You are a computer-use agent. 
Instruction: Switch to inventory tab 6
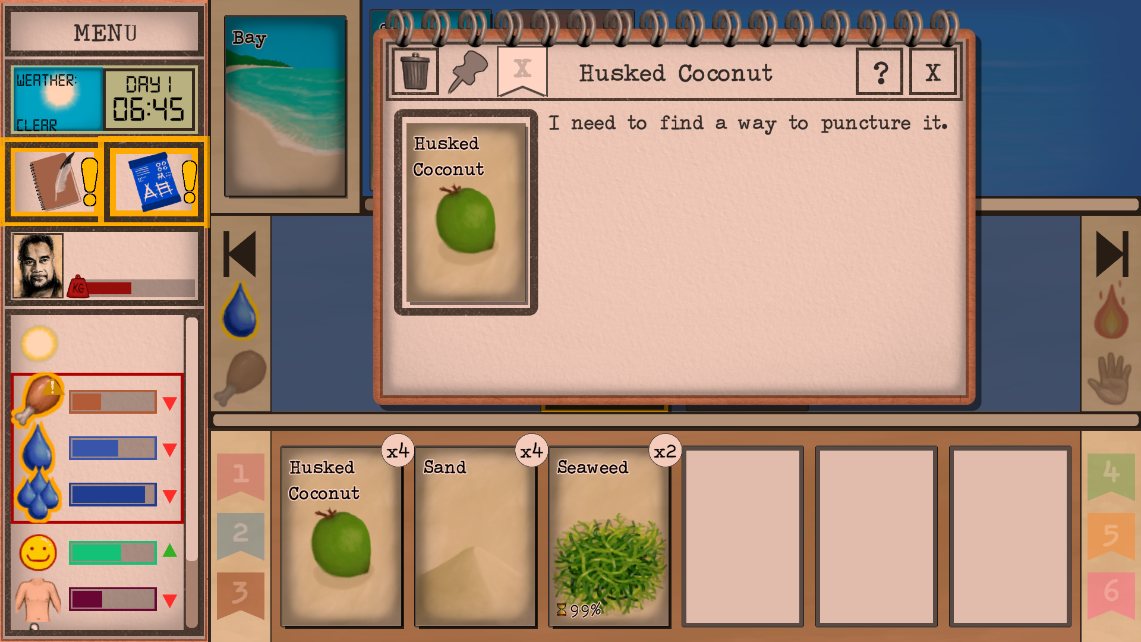pyautogui.click(x=1111, y=592)
